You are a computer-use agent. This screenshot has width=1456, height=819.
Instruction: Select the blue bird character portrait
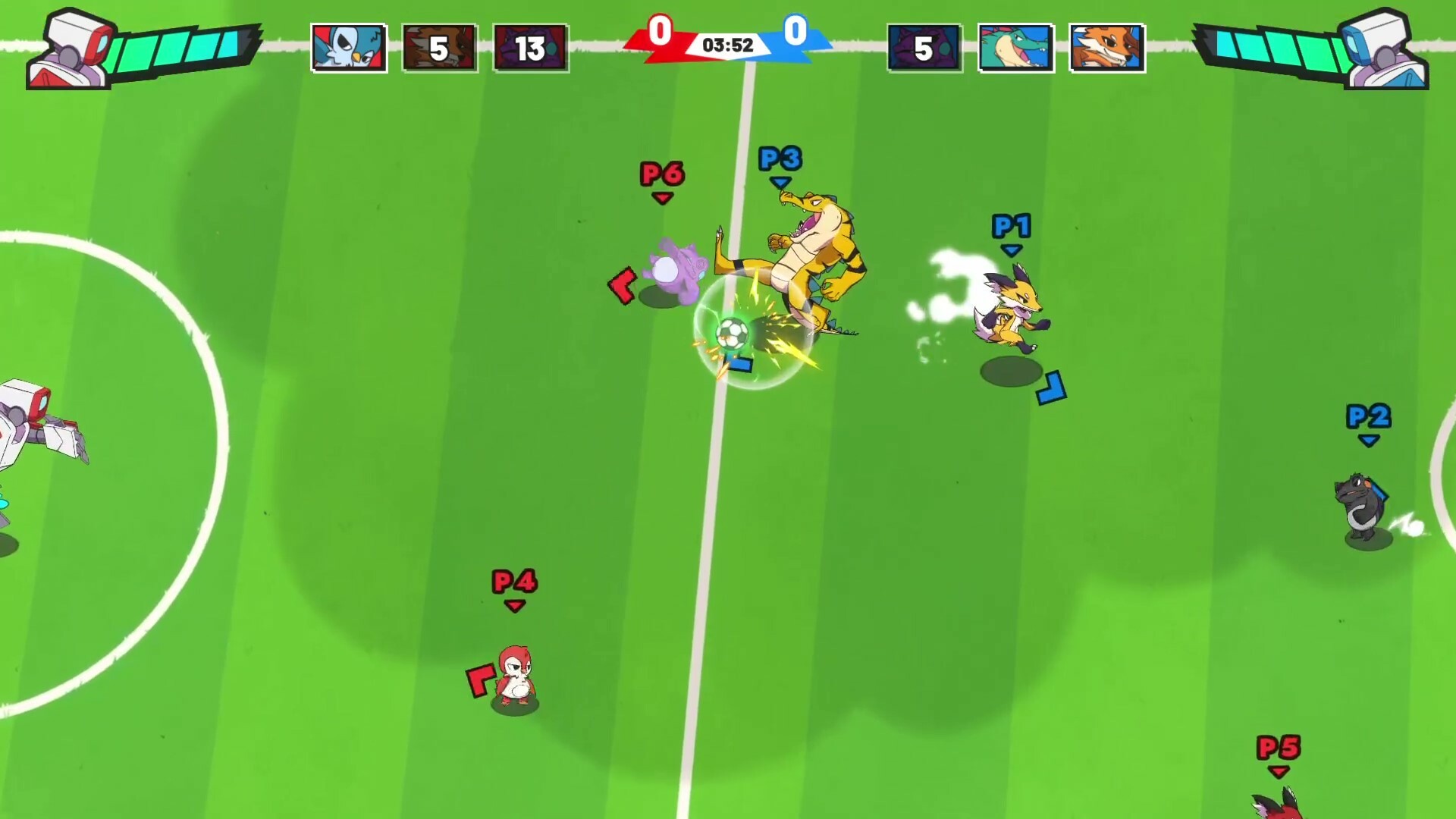coord(349,47)
